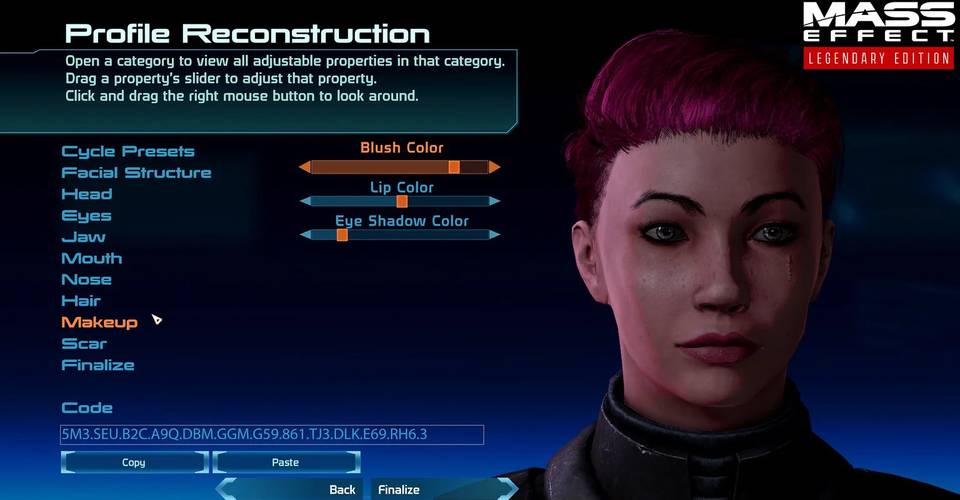Select the Mouth category
This screenshot has height=500, width=960.
click(x=92, y=258)
